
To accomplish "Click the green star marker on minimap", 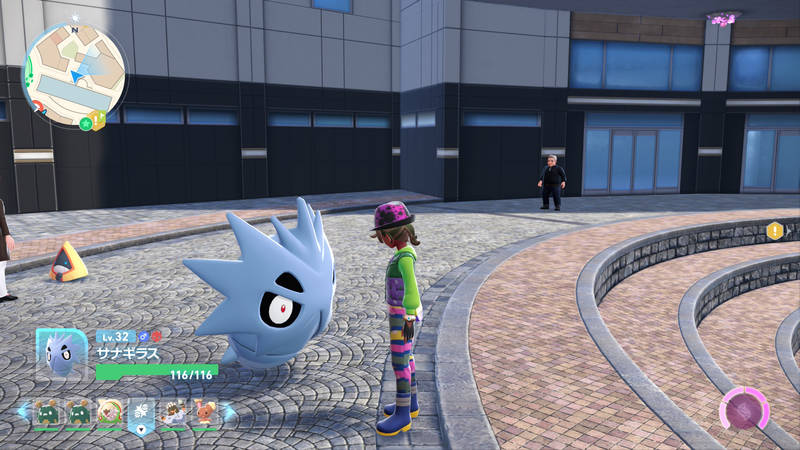I will [x=87, y=123].
